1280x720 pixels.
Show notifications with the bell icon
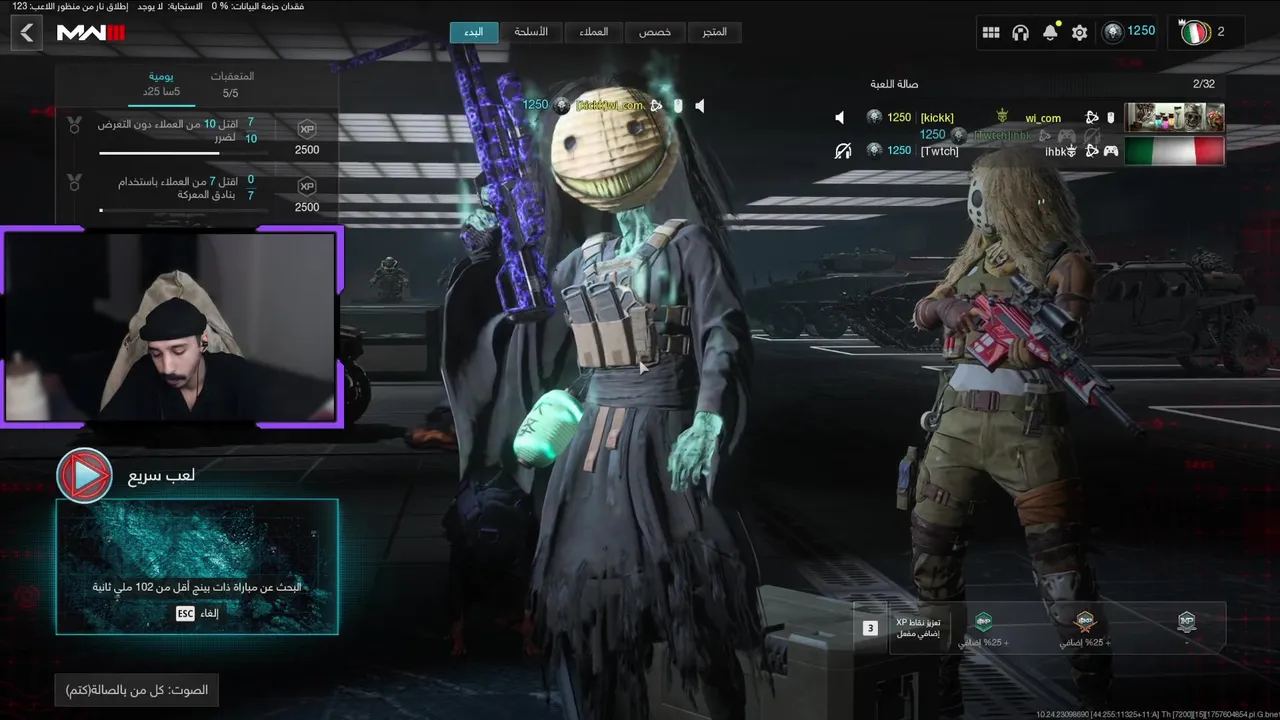1050,33
